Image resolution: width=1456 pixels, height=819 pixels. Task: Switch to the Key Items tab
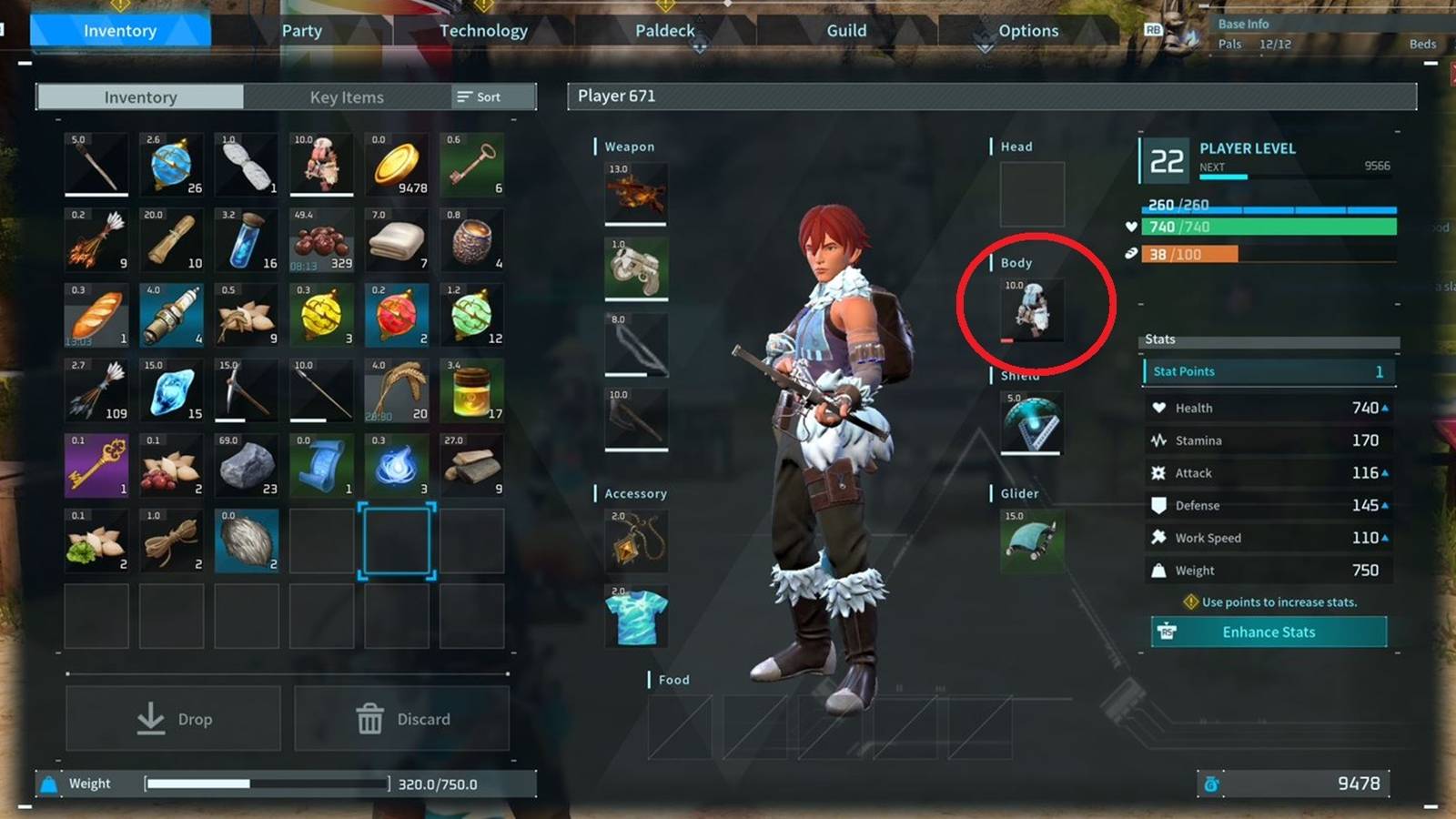(347, 96)
